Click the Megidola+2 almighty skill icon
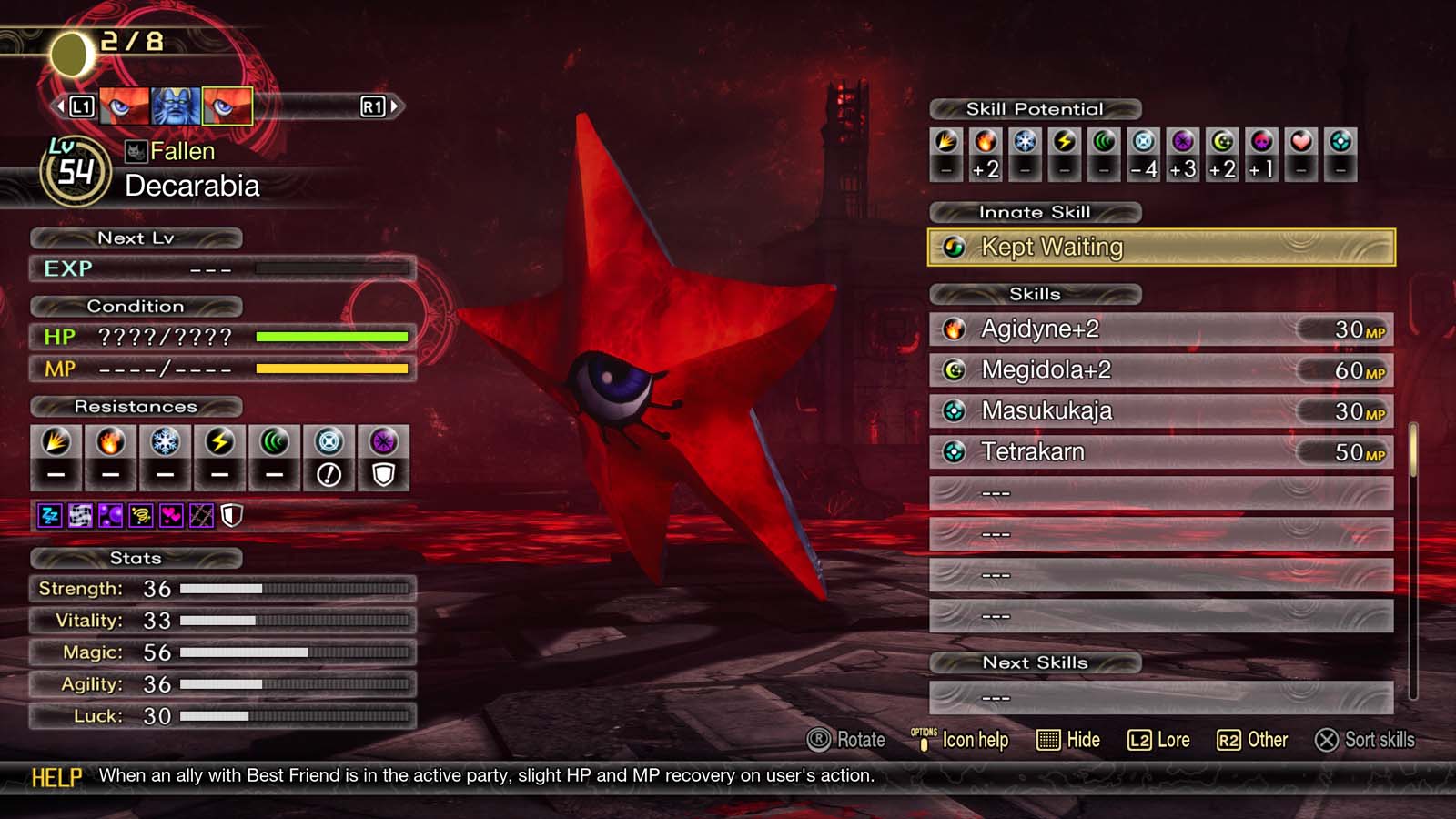Viewport: 1456px width, 819px height. (952, 370)
